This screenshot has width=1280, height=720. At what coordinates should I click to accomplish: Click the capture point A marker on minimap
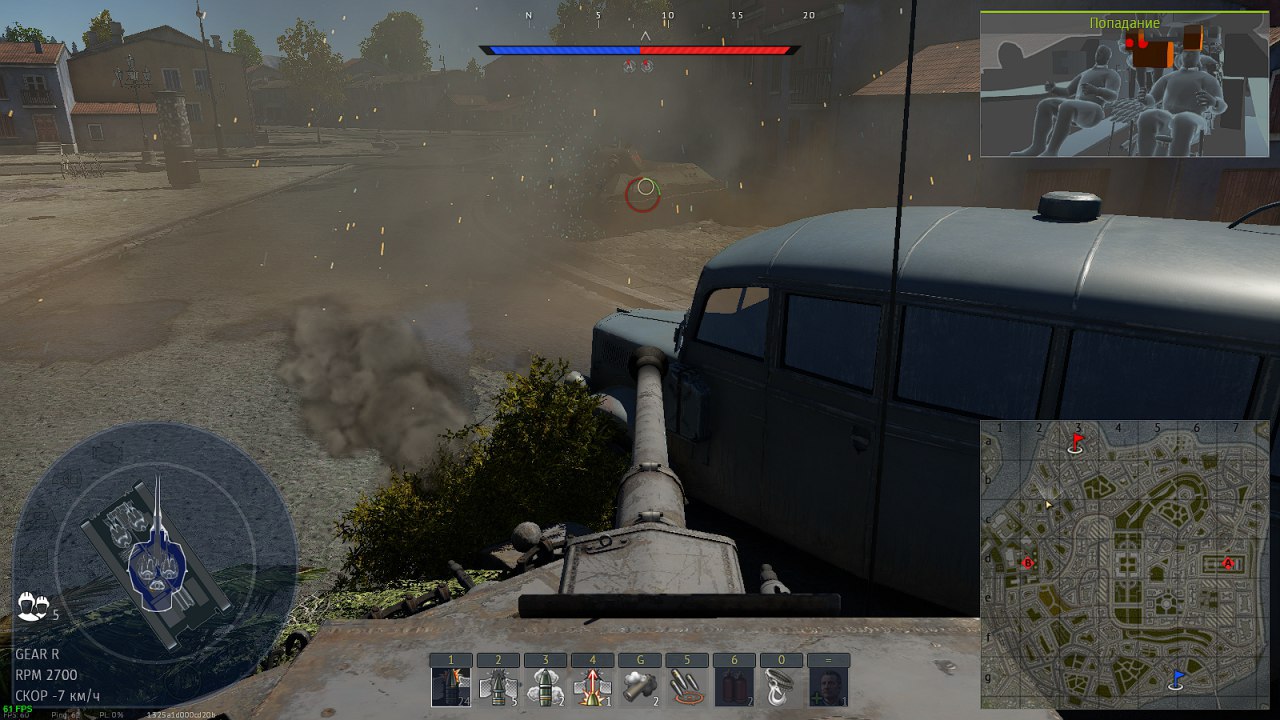(1228, 564)
